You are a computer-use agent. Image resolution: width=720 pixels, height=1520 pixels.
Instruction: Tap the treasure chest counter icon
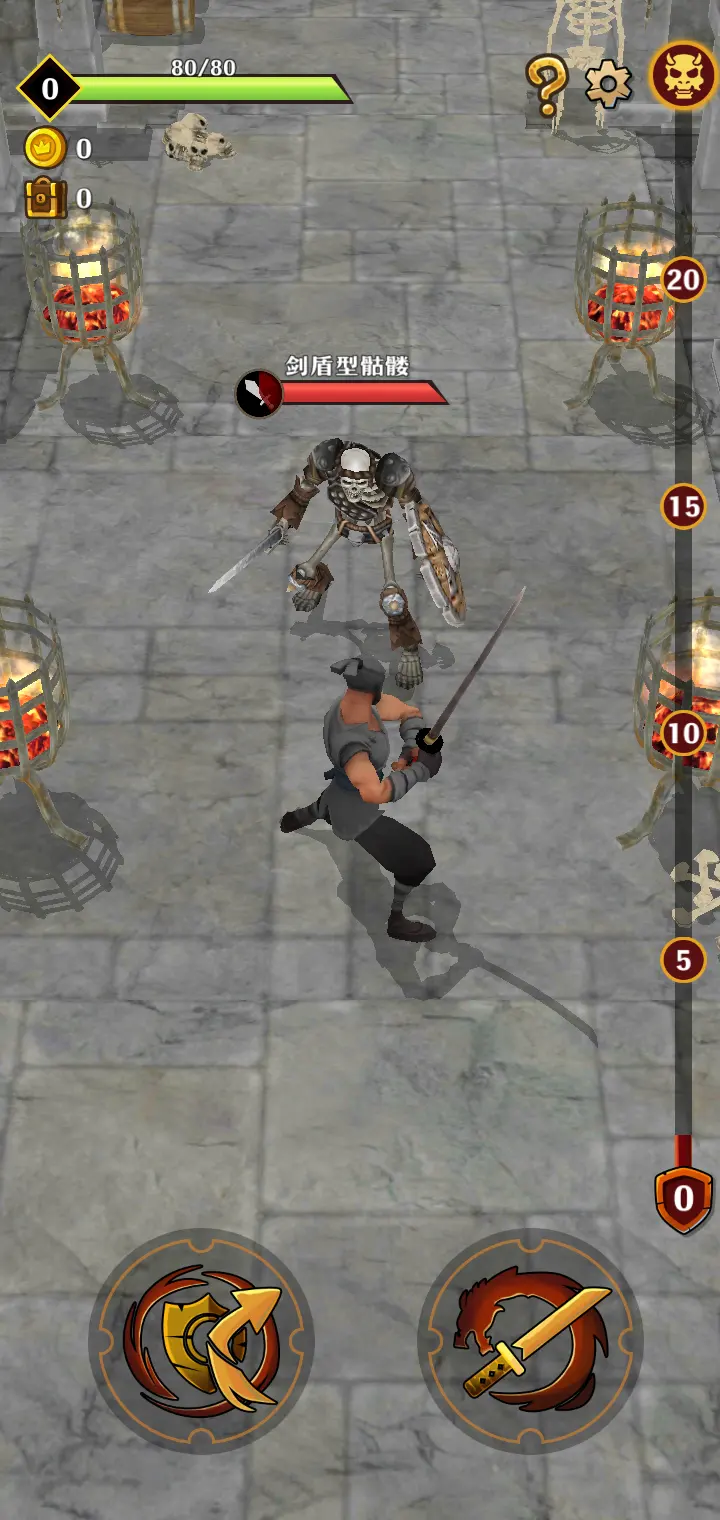pyautogui.click(x=45, y=198)
